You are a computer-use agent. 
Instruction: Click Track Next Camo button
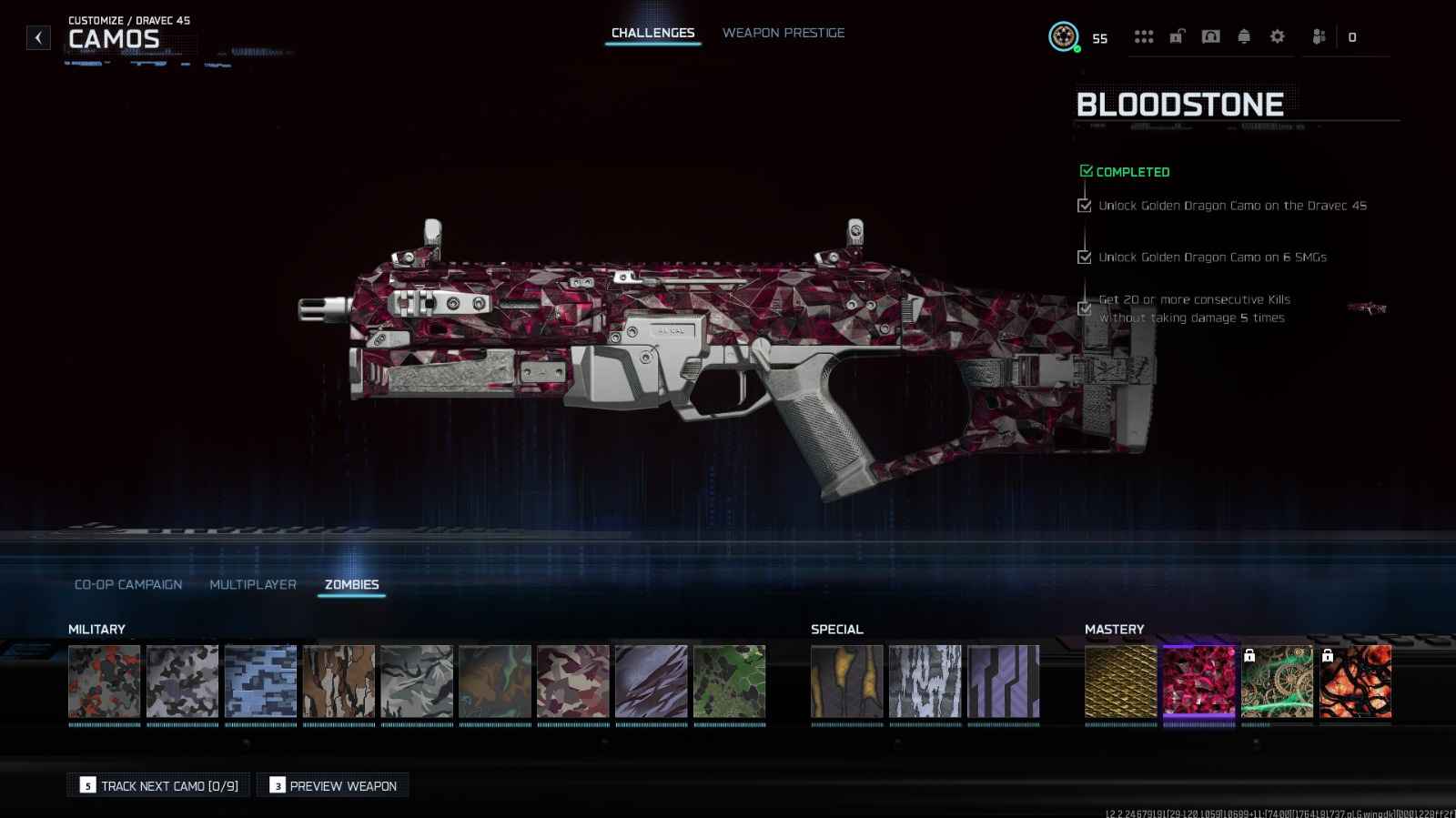(159, 785)
